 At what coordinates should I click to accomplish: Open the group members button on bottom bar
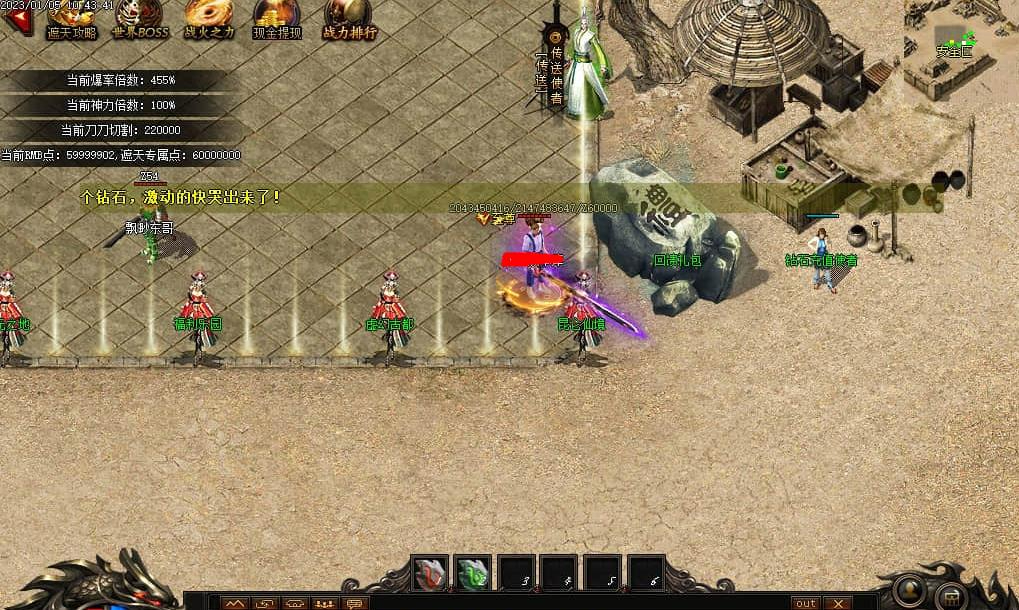[x=324, y=603]
